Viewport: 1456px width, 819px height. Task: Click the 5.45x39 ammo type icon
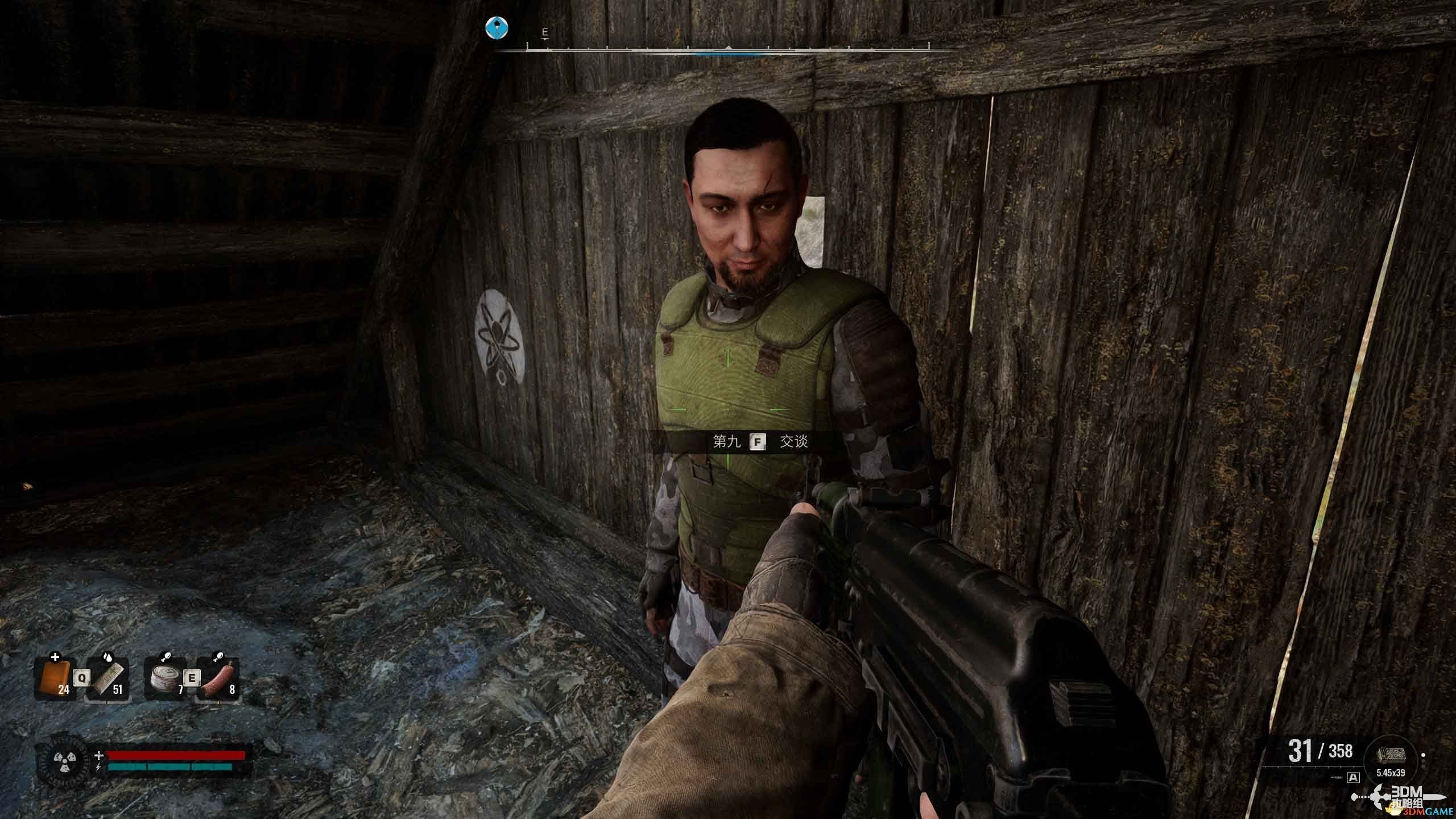coord(1391,756)
